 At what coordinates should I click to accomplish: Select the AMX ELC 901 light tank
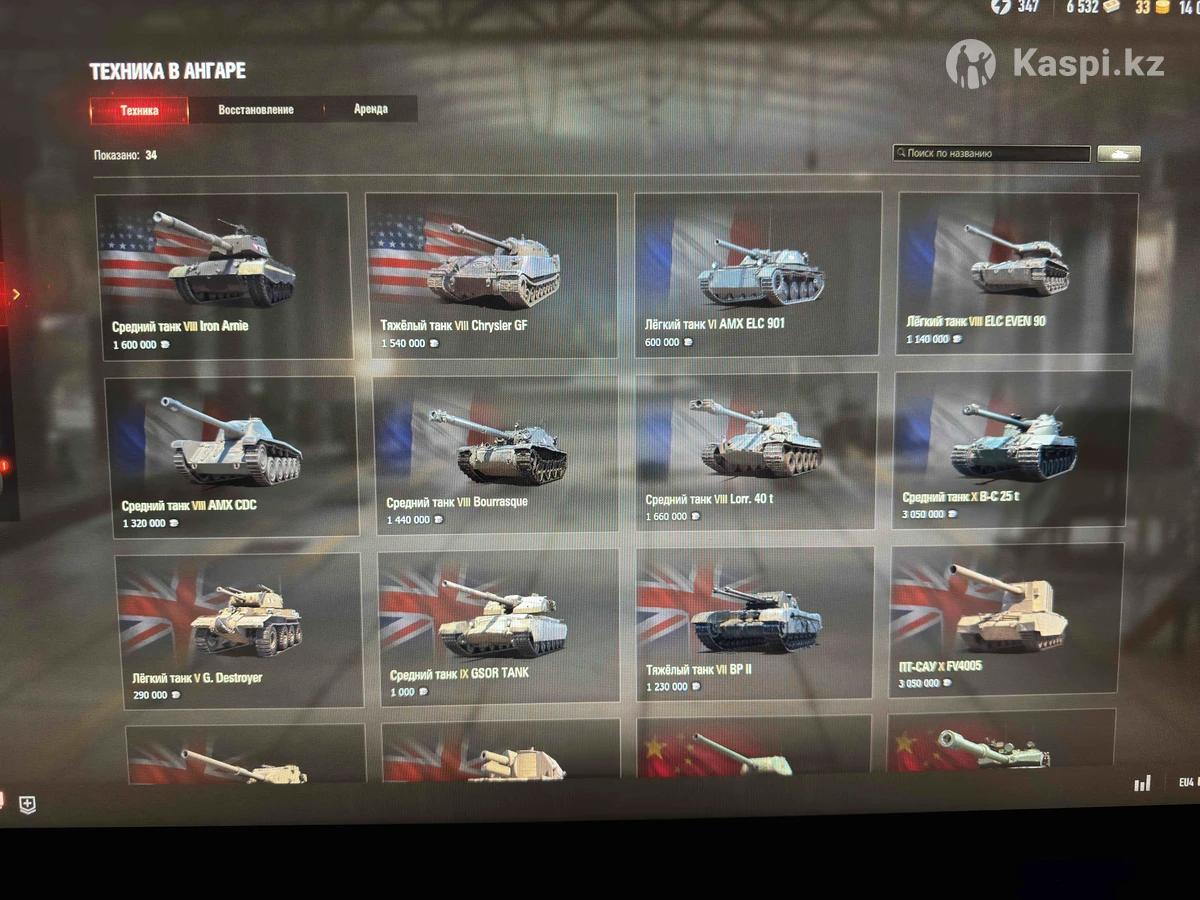pos(757,274)
